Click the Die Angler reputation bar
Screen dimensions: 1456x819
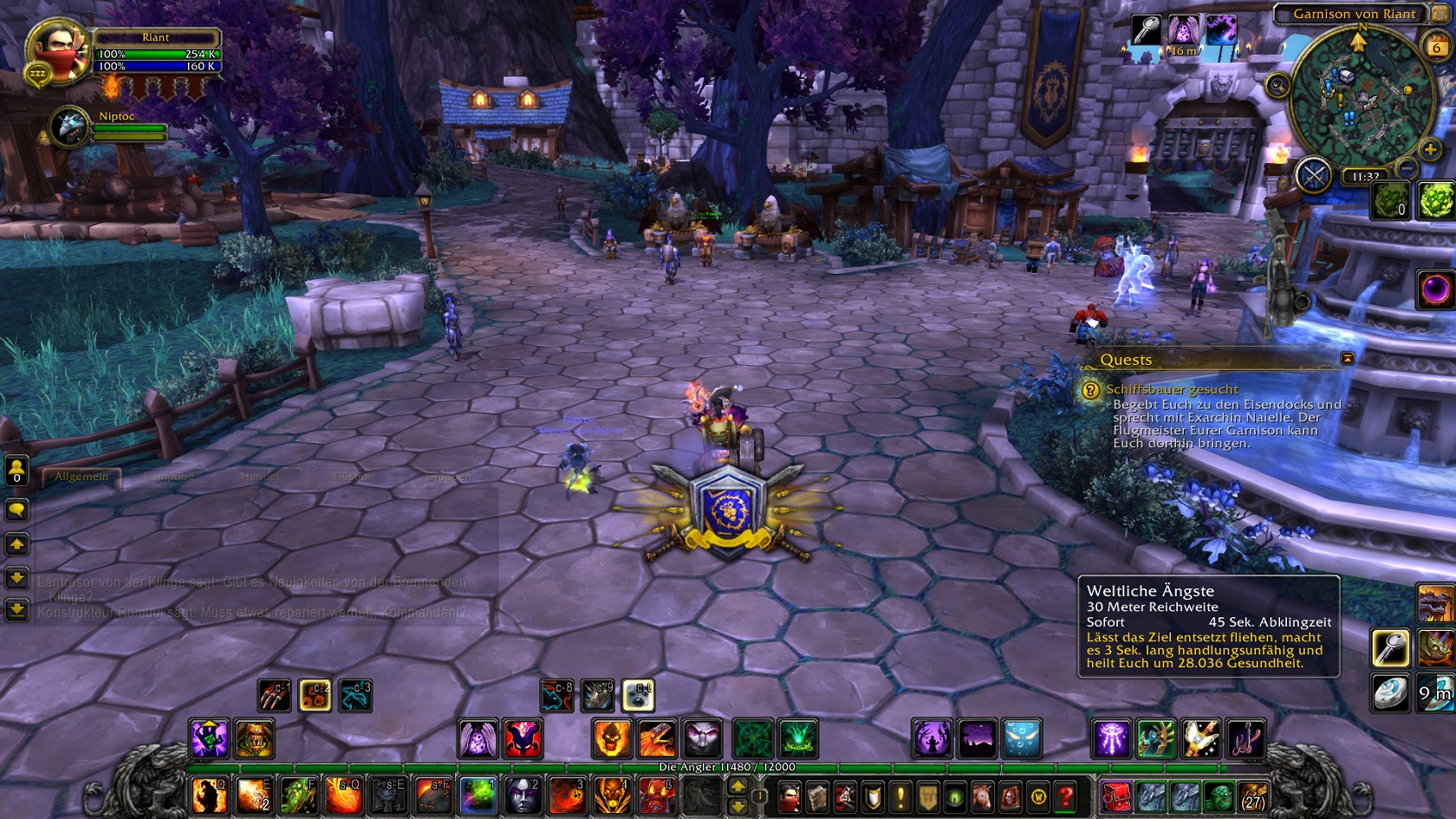[728, 766]
